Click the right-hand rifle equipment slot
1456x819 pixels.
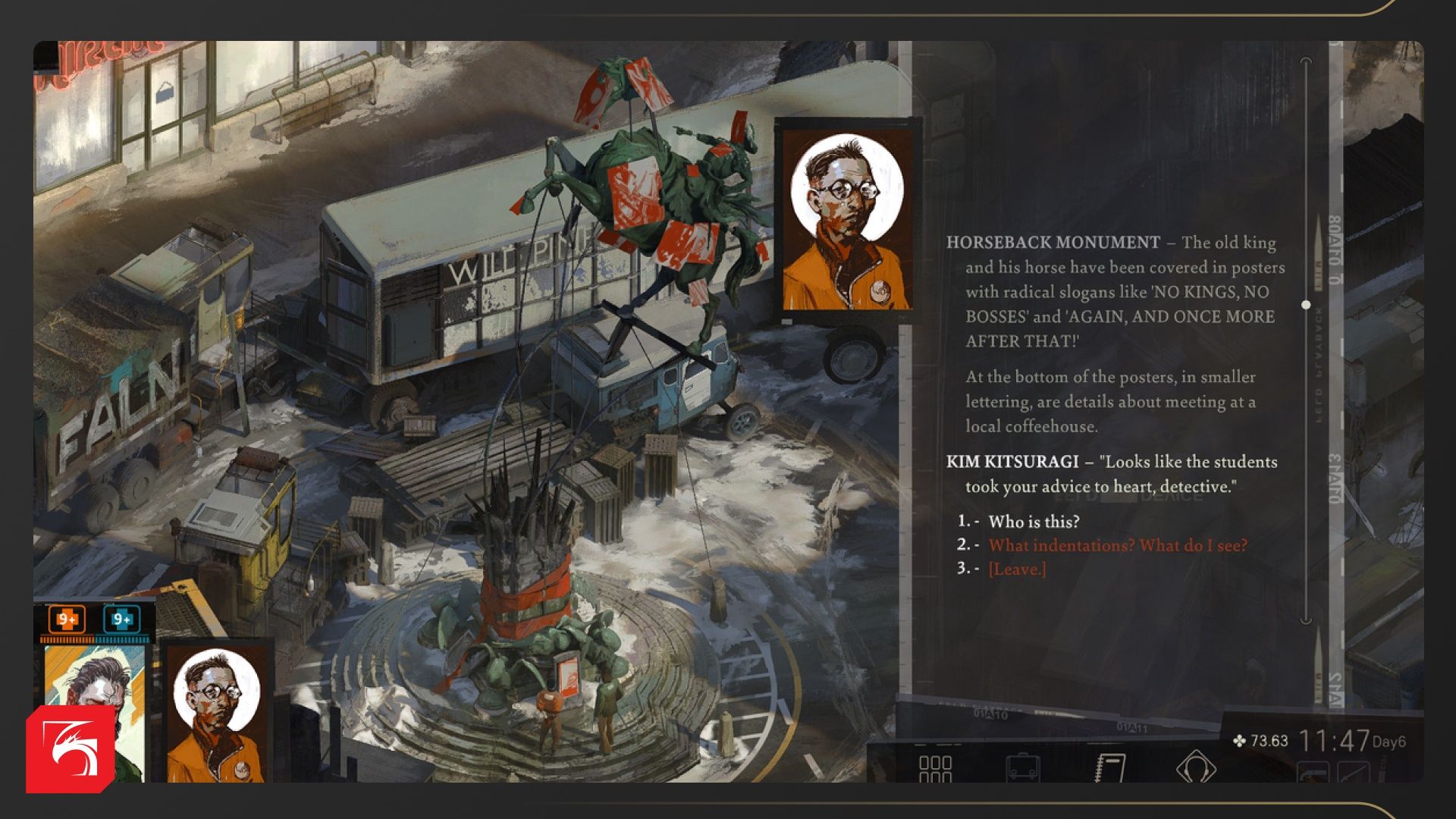pyautogui.click(x=1353, y=772)
